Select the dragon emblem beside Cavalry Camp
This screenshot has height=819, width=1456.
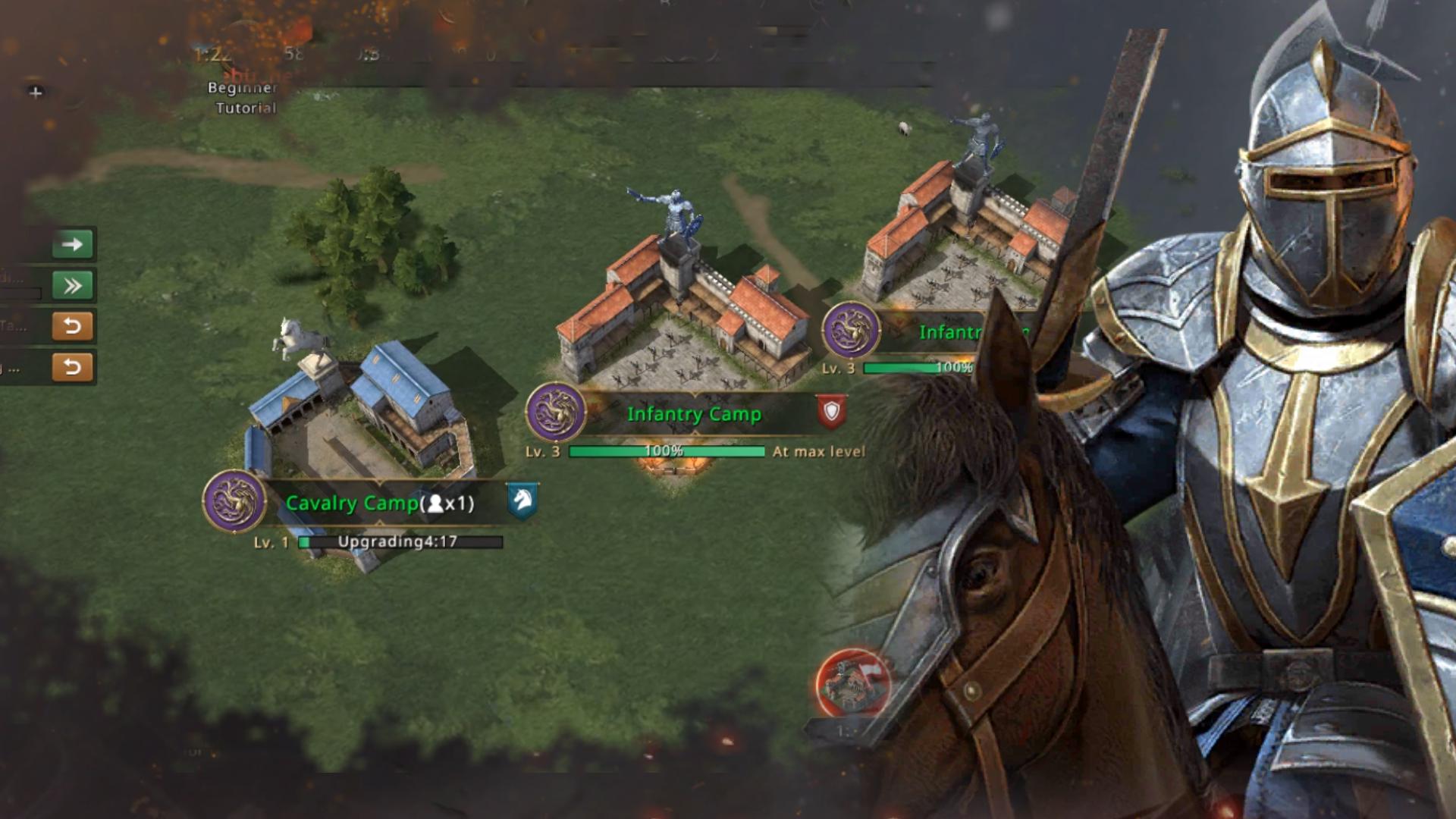234,501
